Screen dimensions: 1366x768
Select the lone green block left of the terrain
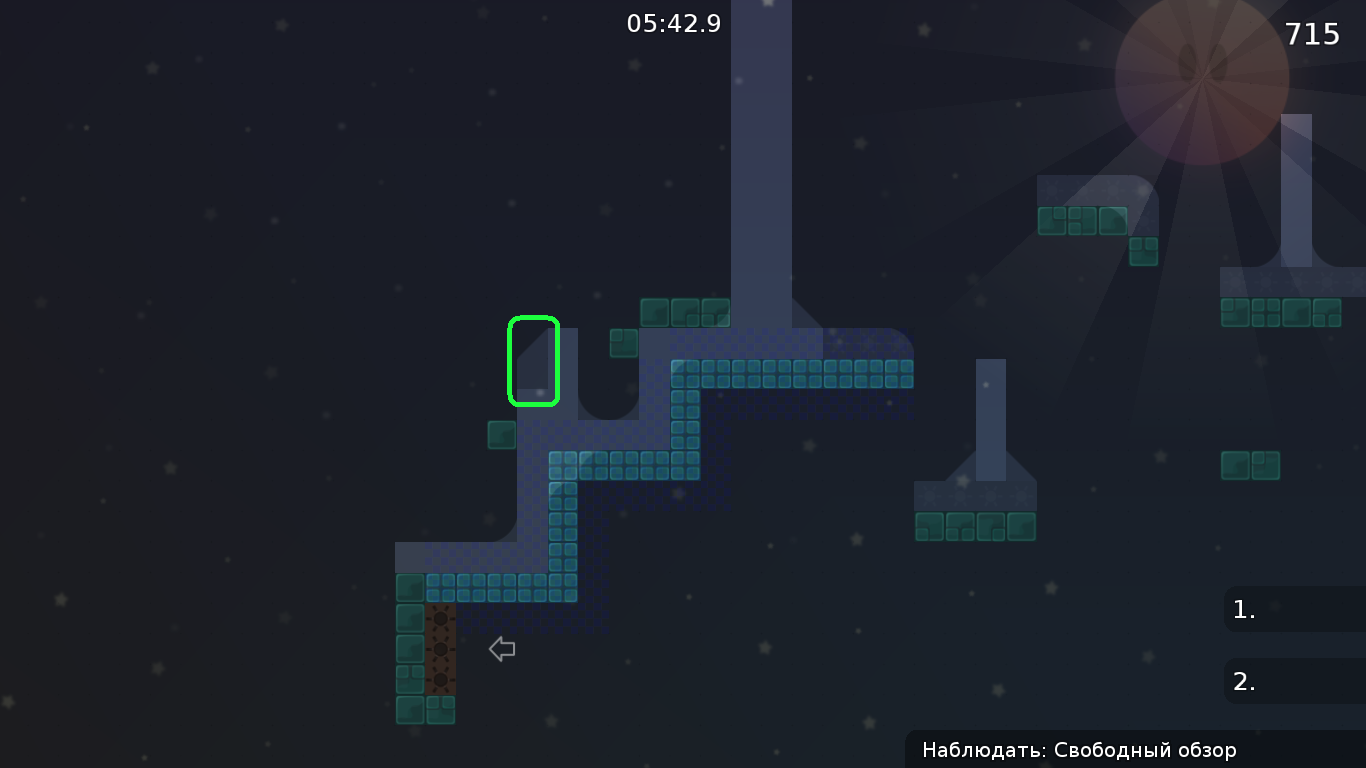click(501, 434)
